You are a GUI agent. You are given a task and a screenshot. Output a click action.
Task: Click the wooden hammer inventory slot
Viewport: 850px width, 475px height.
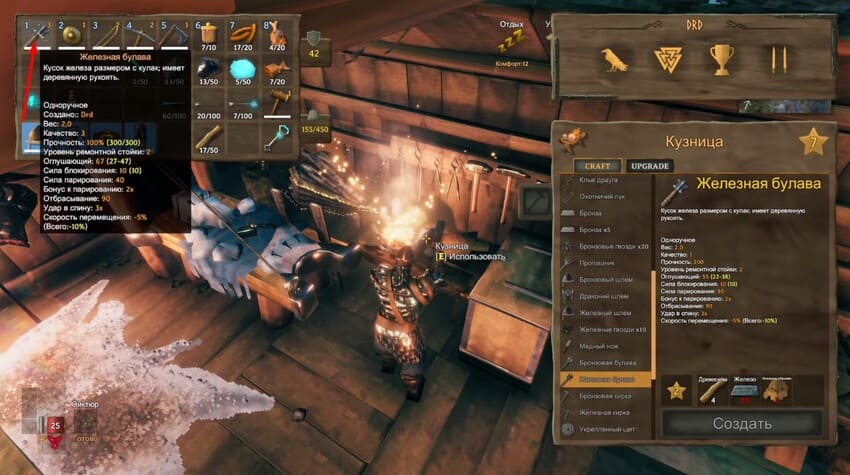pyautogui.click(x=279, y=100)
